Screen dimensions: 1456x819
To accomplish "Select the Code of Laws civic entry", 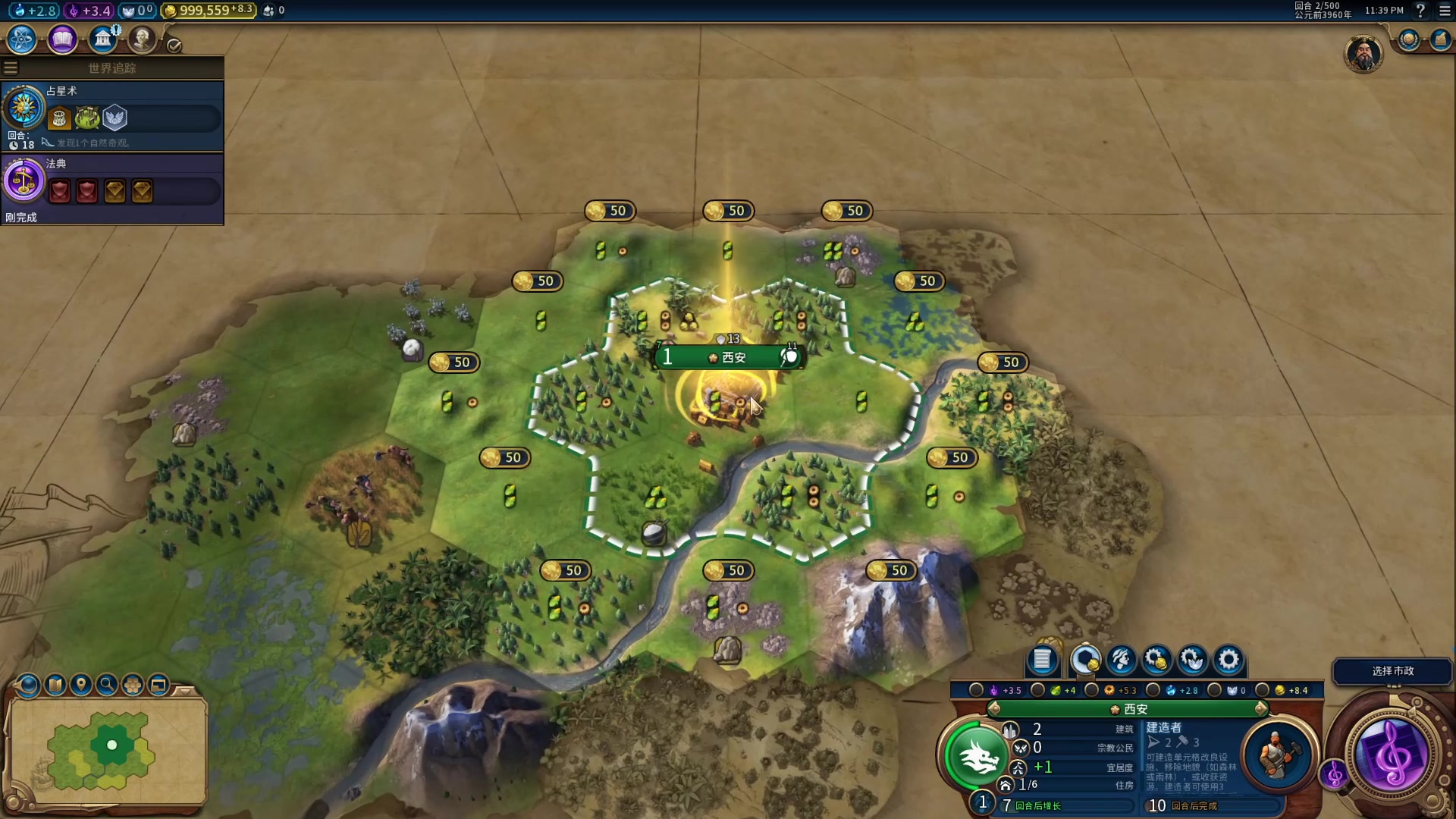I will tap(112, 187).
